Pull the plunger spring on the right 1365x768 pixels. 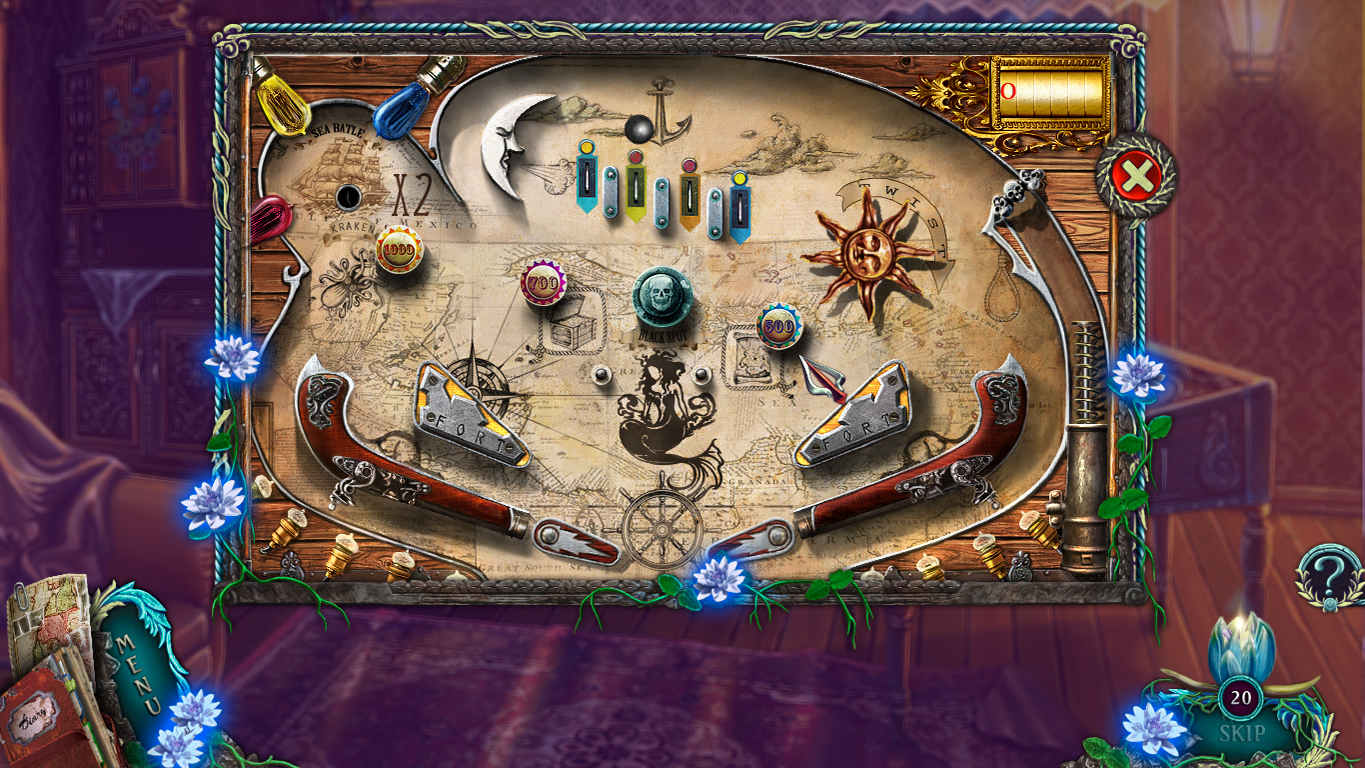[x=1085, y=380]
